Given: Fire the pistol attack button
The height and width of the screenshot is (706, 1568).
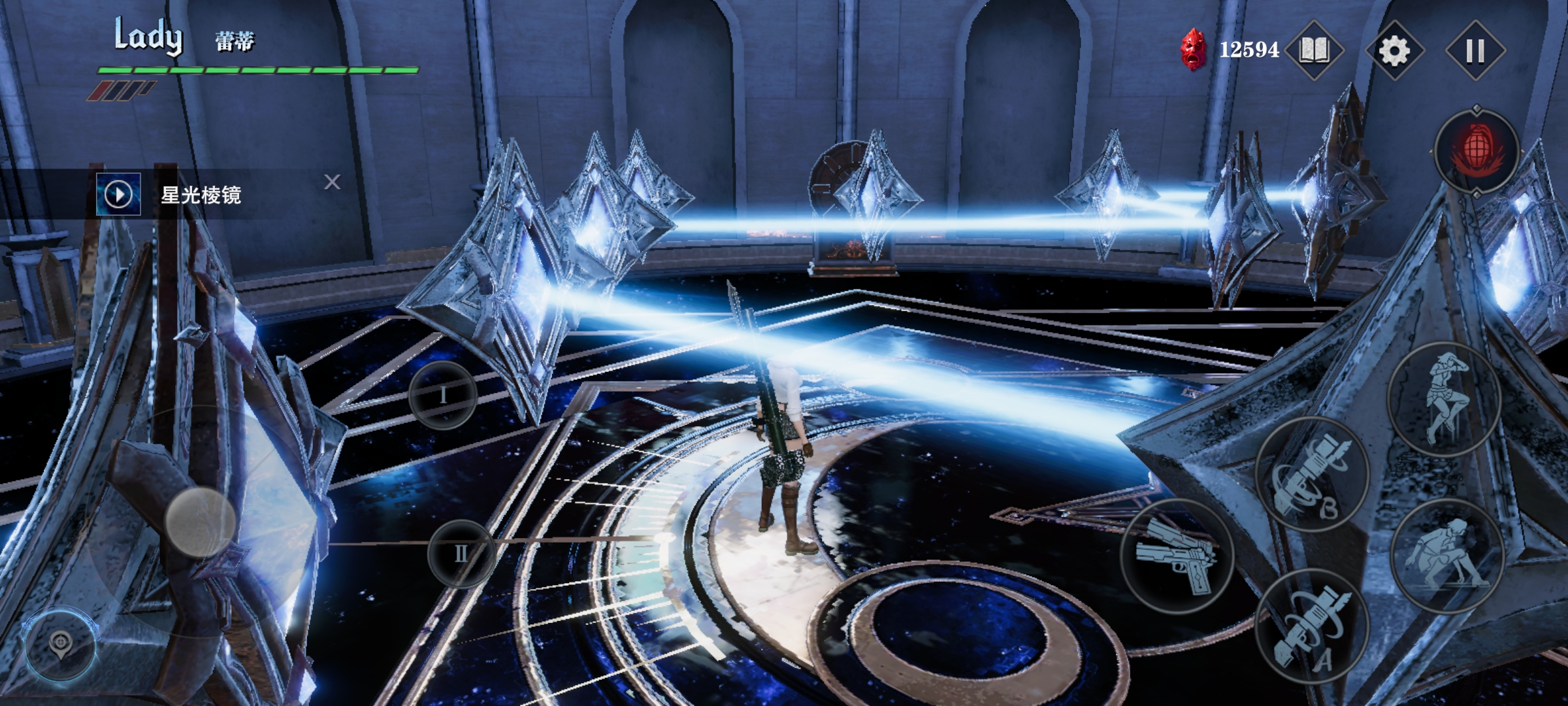Looking at the screenshot, I should tap(1177, 556).
